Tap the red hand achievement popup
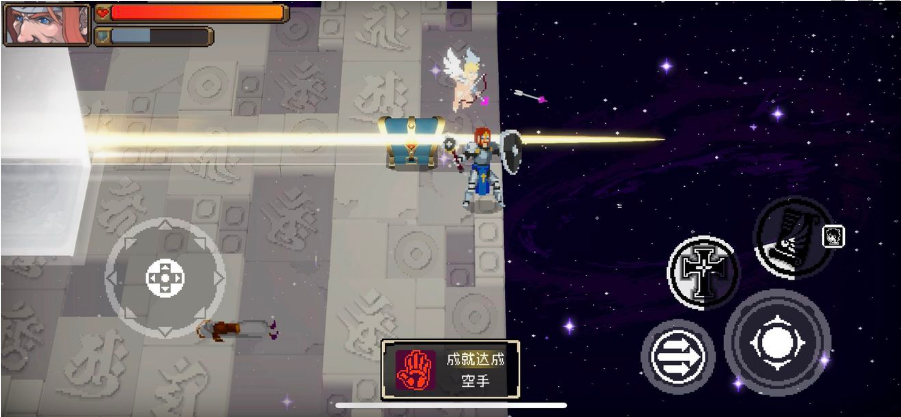This screenshot has height=417, width=901. [451, 368]
